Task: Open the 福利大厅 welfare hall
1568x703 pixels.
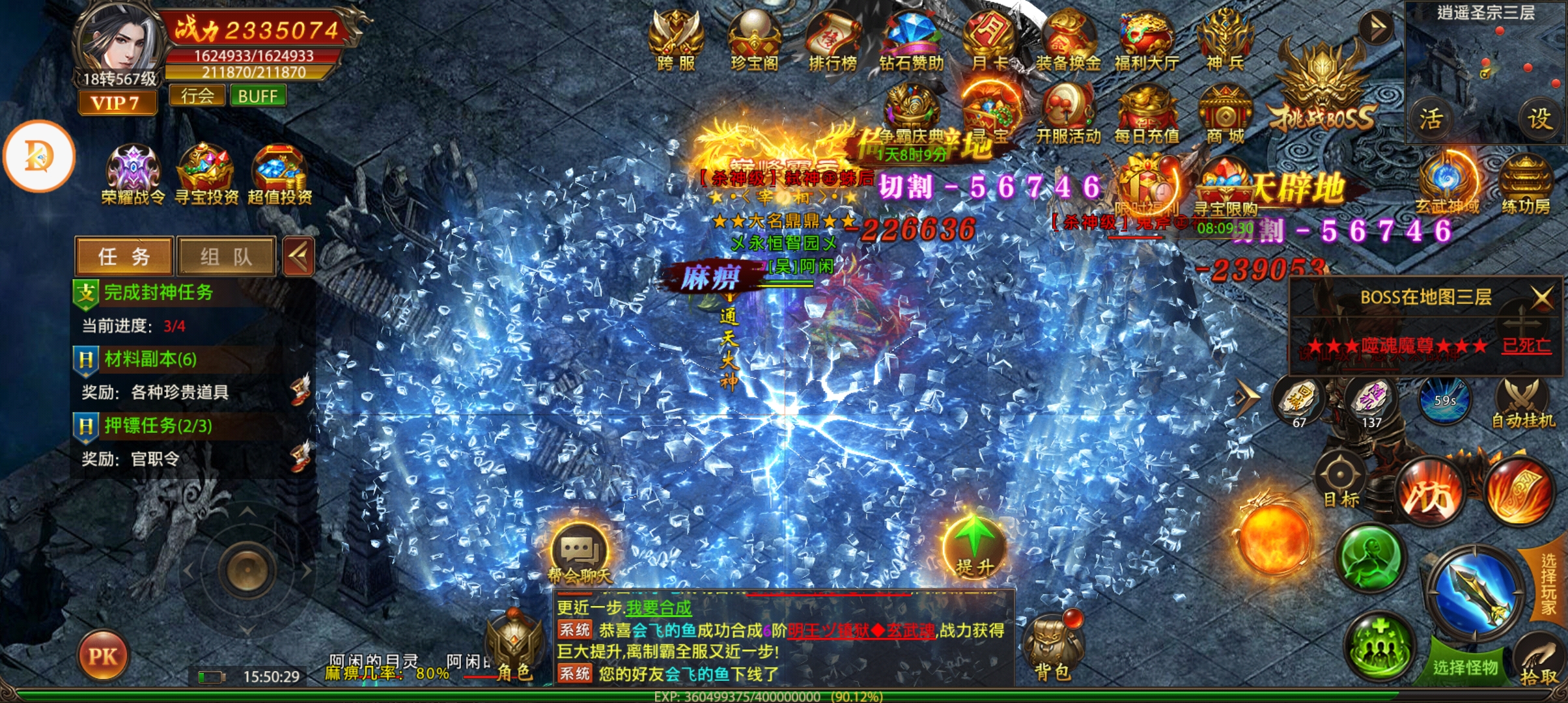Action: tap(1146, 38)
